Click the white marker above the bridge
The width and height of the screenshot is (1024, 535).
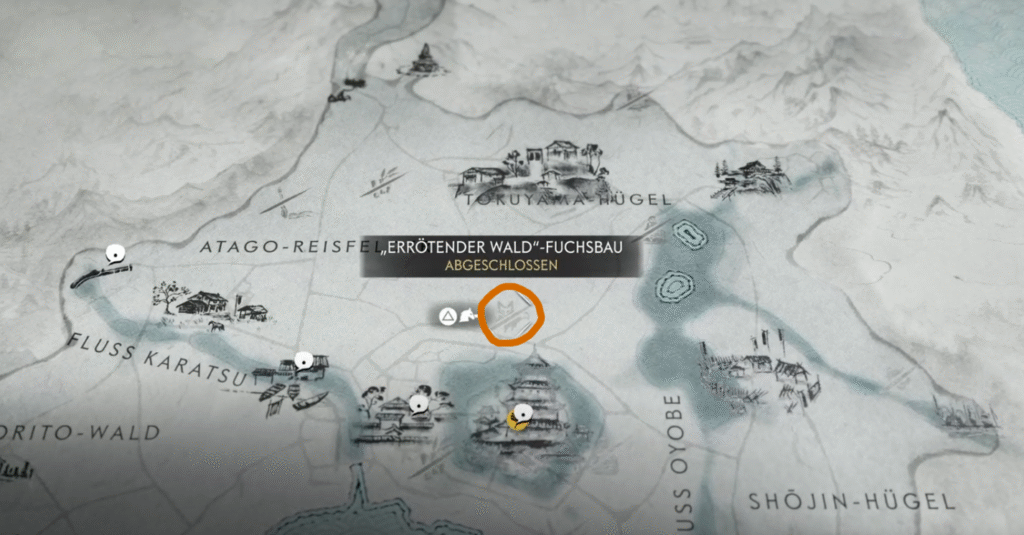[116, 253]
